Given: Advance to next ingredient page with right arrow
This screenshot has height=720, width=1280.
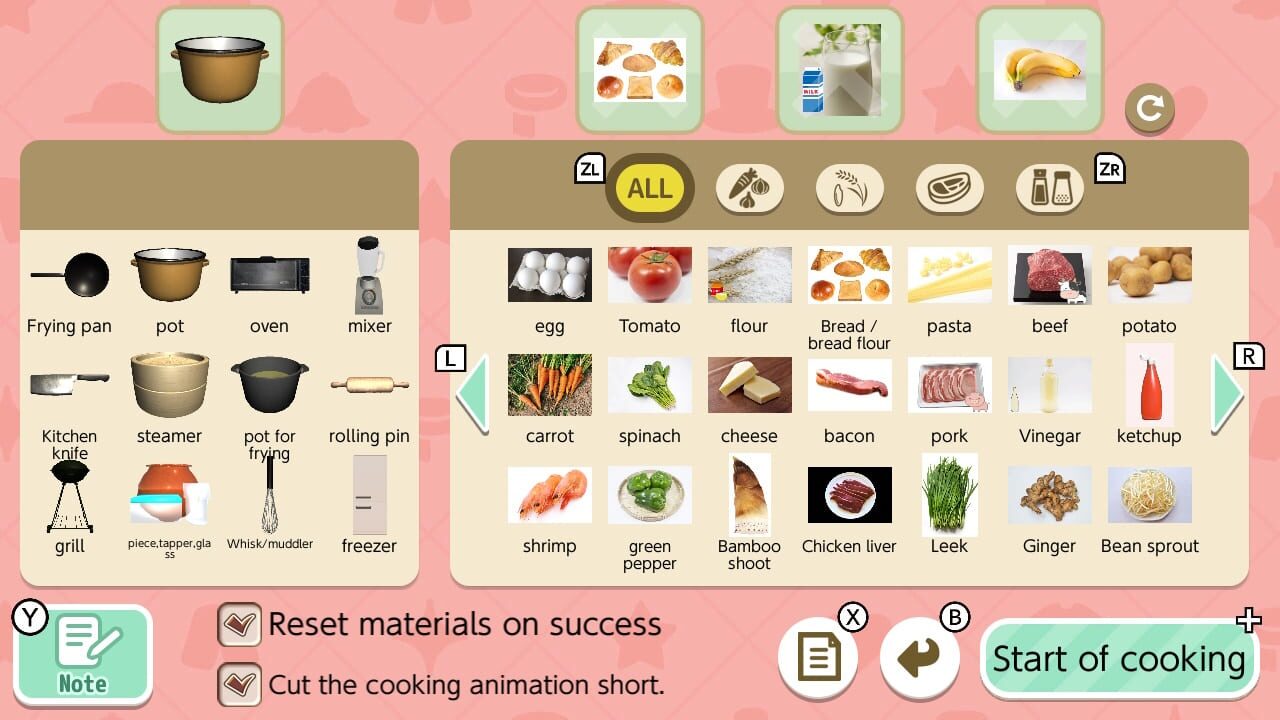Looking at the screenshot, I should click(1228, 395).
